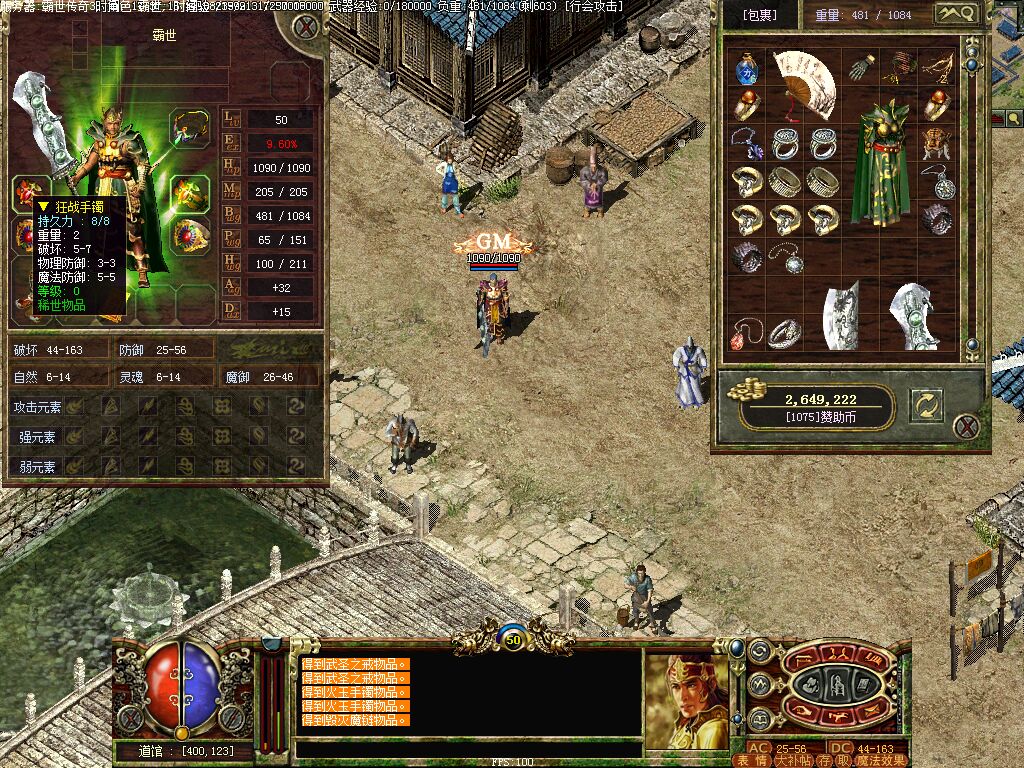Click the equipped red gem ring slot

190,236
